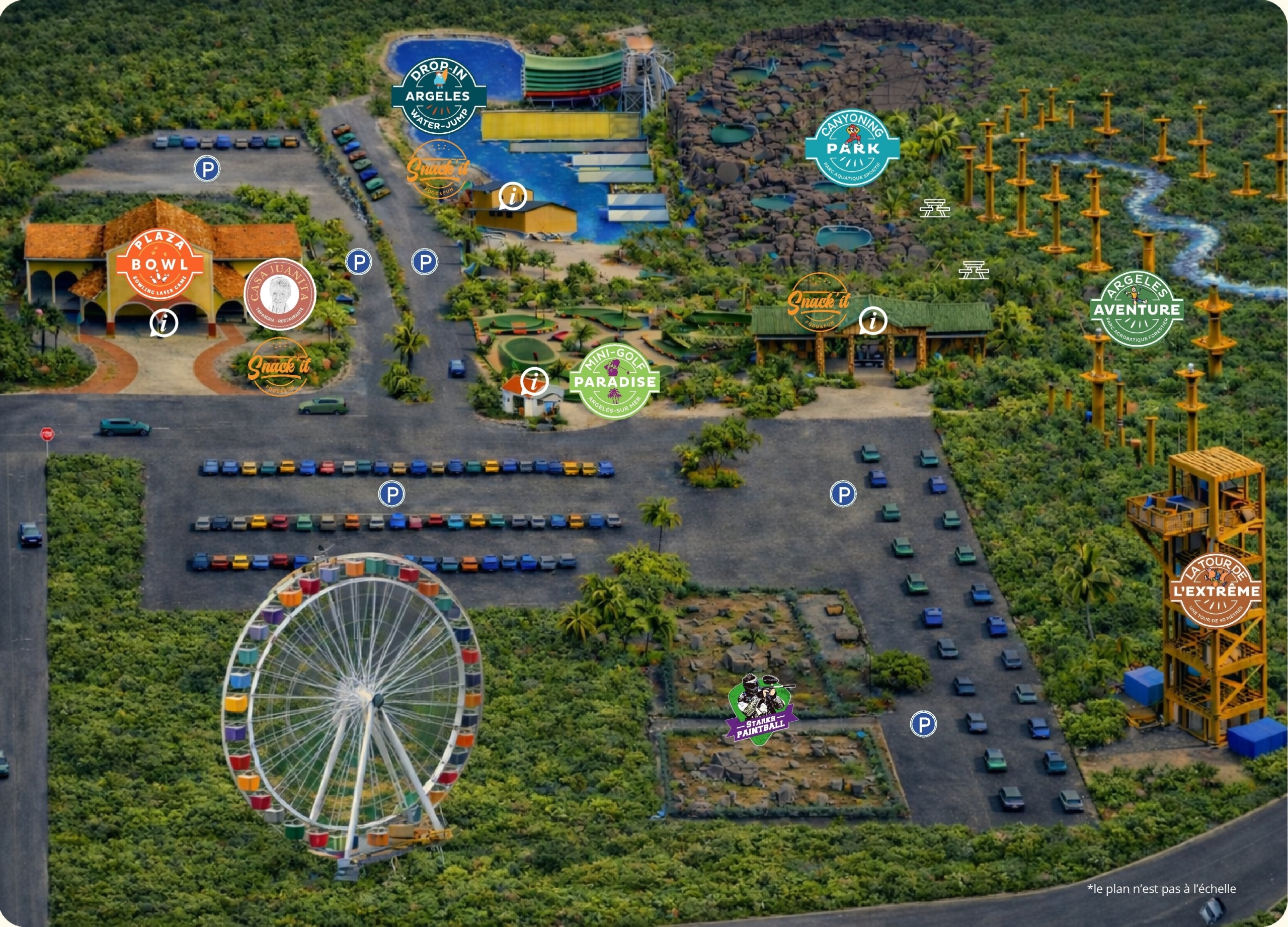Select the Argelès Aventure badge

coord(1137,309)
